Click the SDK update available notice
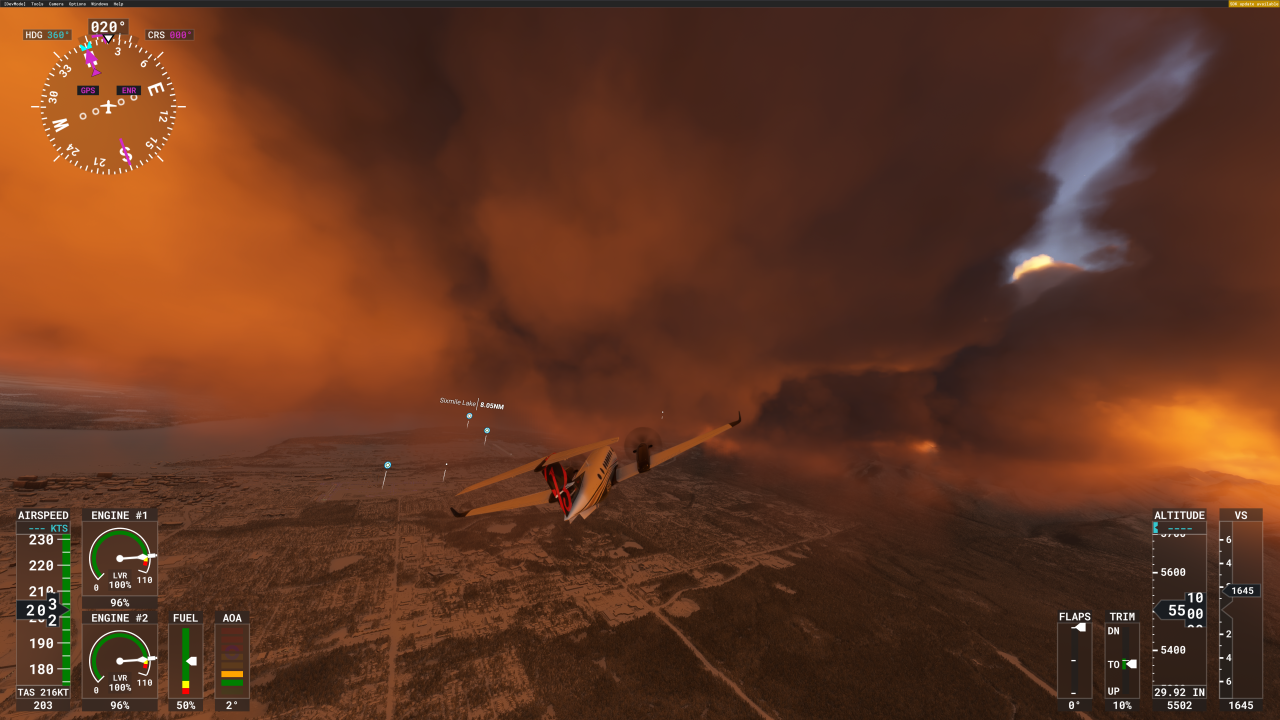1280x720 pixels. click(1253, 4)
